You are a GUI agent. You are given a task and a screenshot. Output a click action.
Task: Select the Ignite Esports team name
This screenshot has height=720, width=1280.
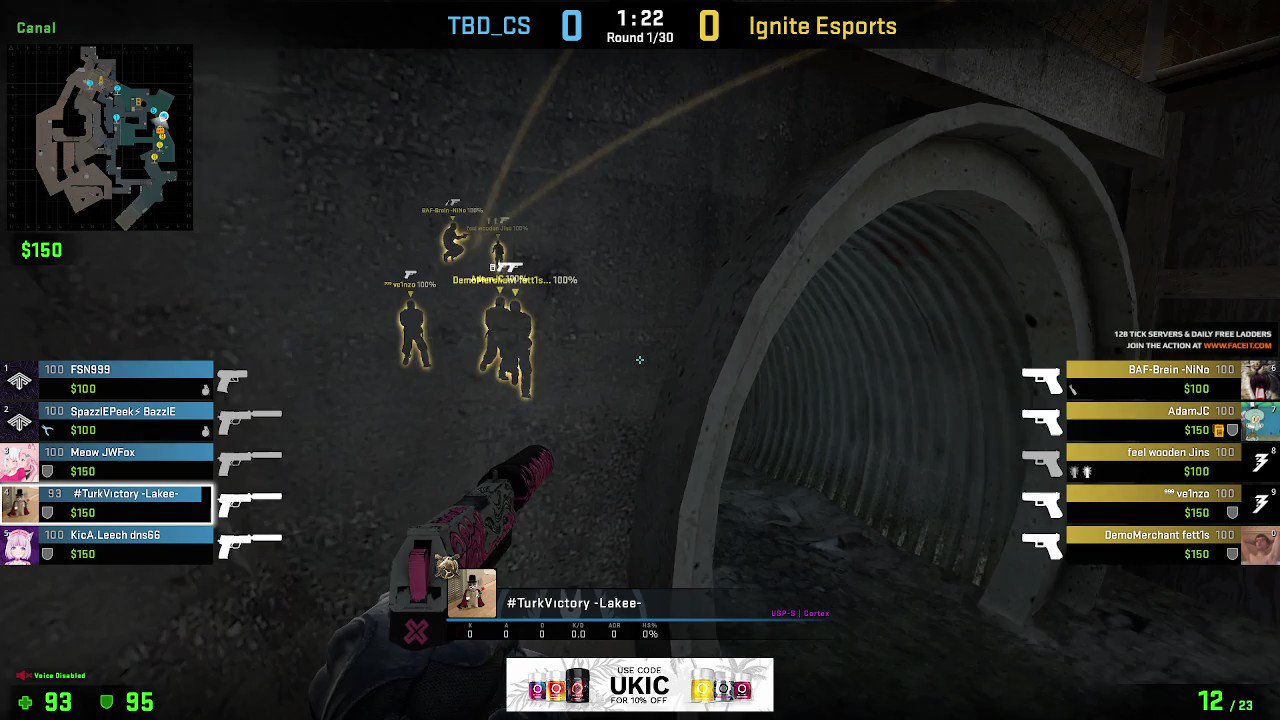pyautogui.click(x=821, y=25)
